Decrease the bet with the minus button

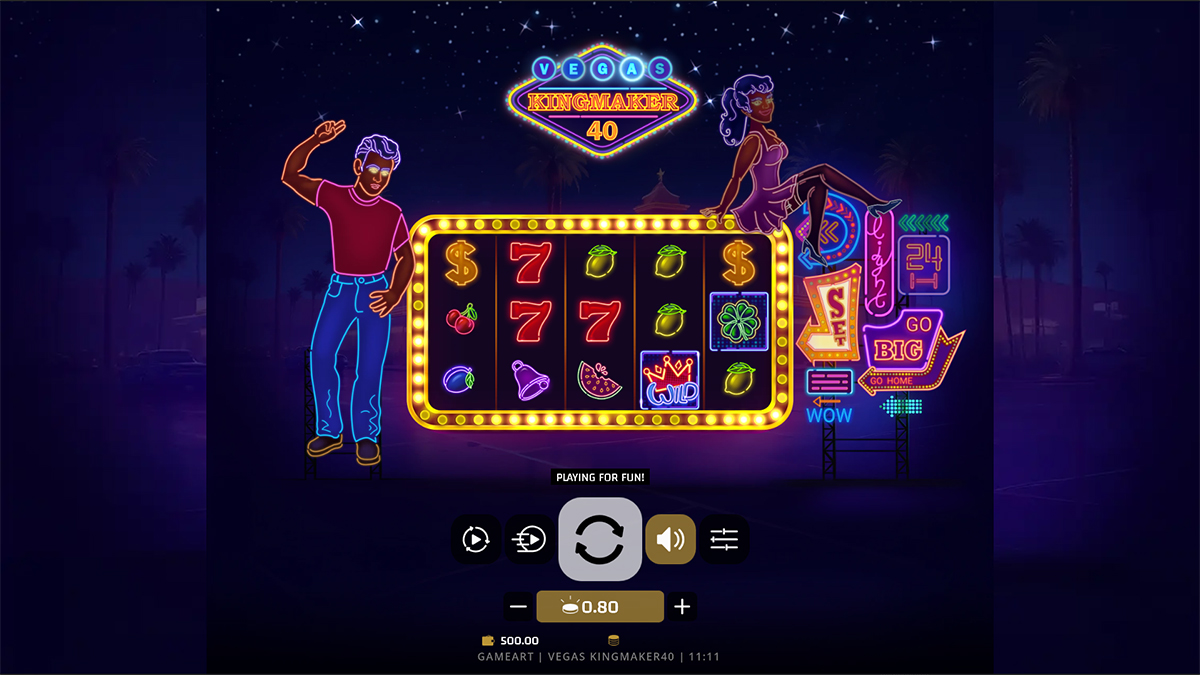click(x=518, y=606)
